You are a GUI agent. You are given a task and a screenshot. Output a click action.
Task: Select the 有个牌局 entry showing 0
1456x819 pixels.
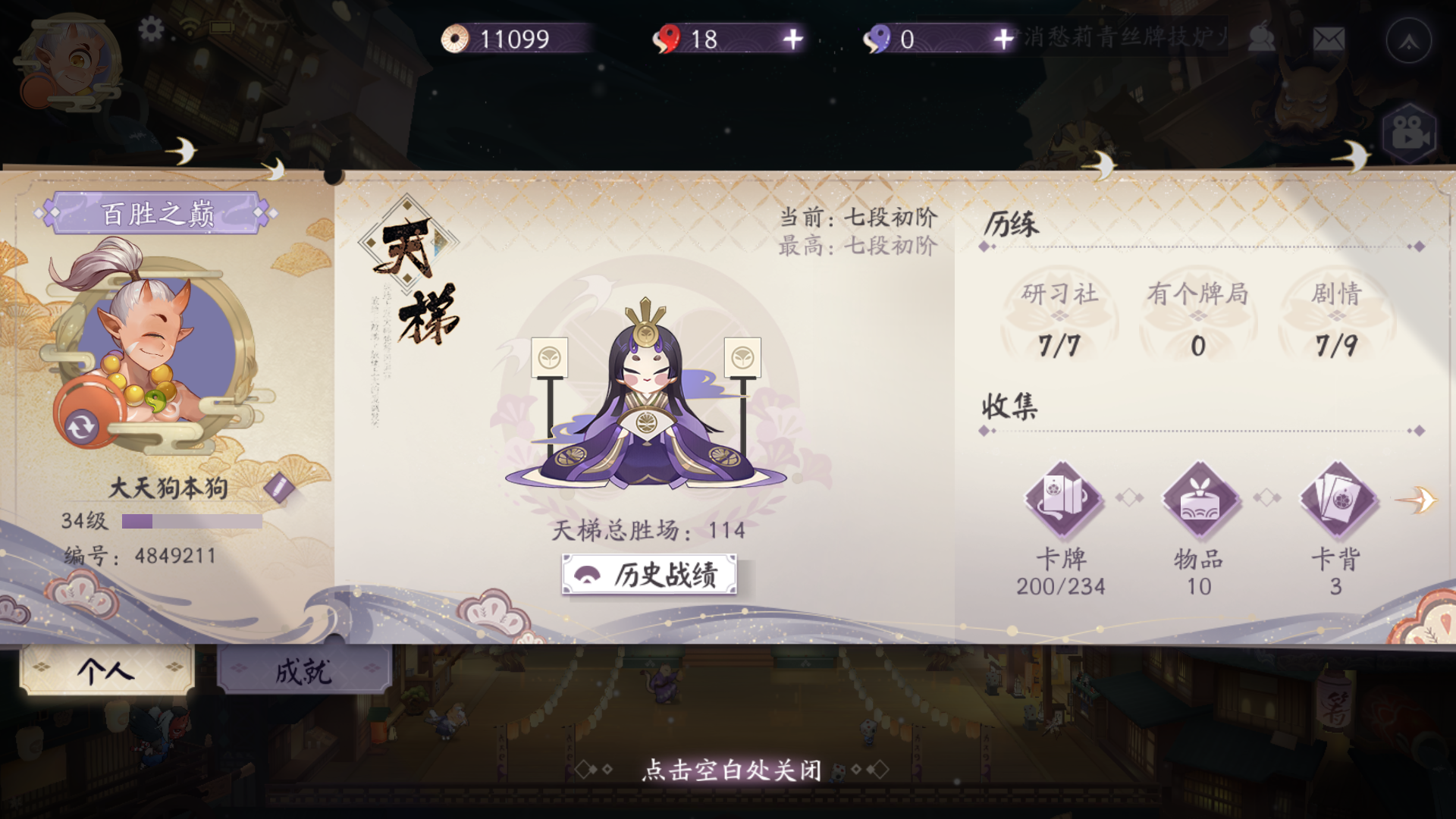coord(1198,315)
